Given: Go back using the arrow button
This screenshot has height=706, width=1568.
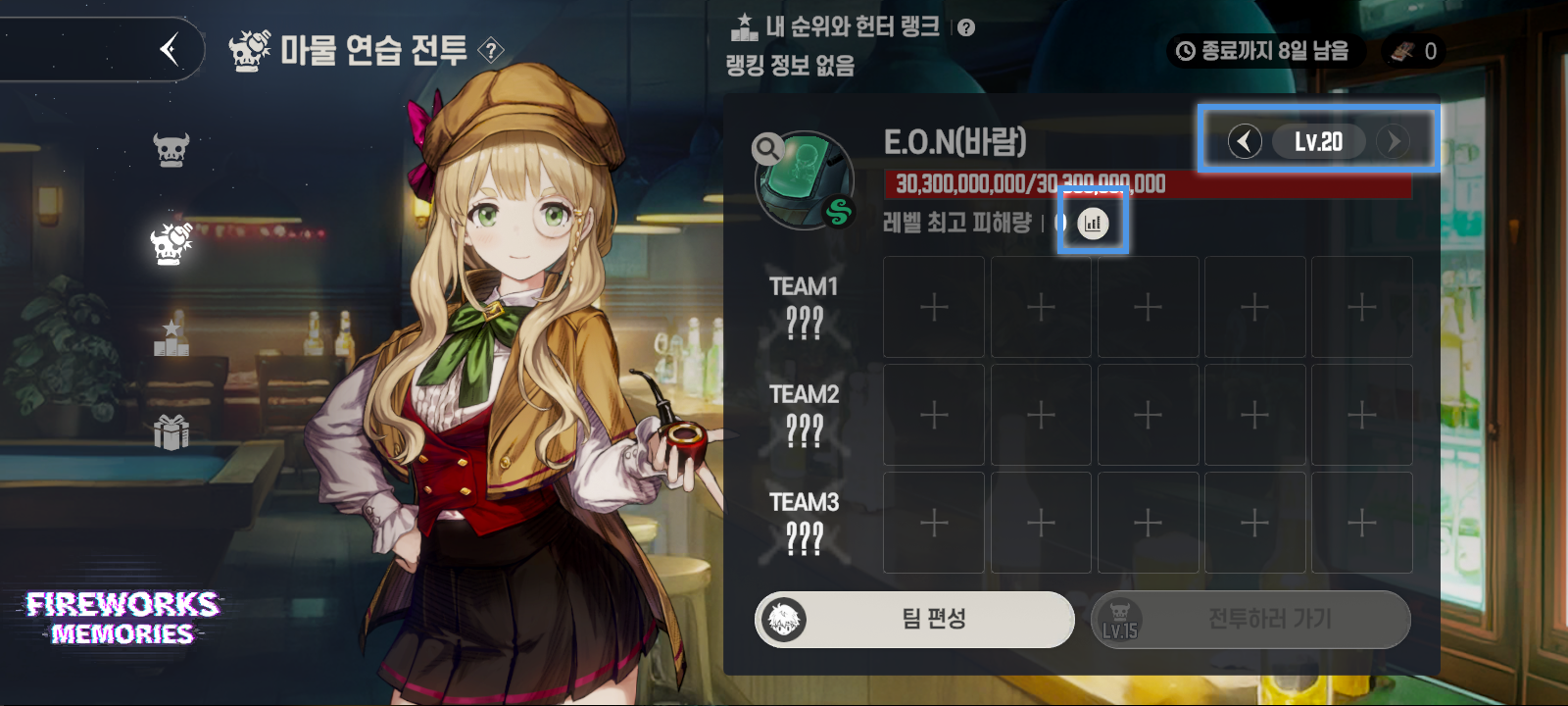Looking at the screenshot, I should [170, 49].
